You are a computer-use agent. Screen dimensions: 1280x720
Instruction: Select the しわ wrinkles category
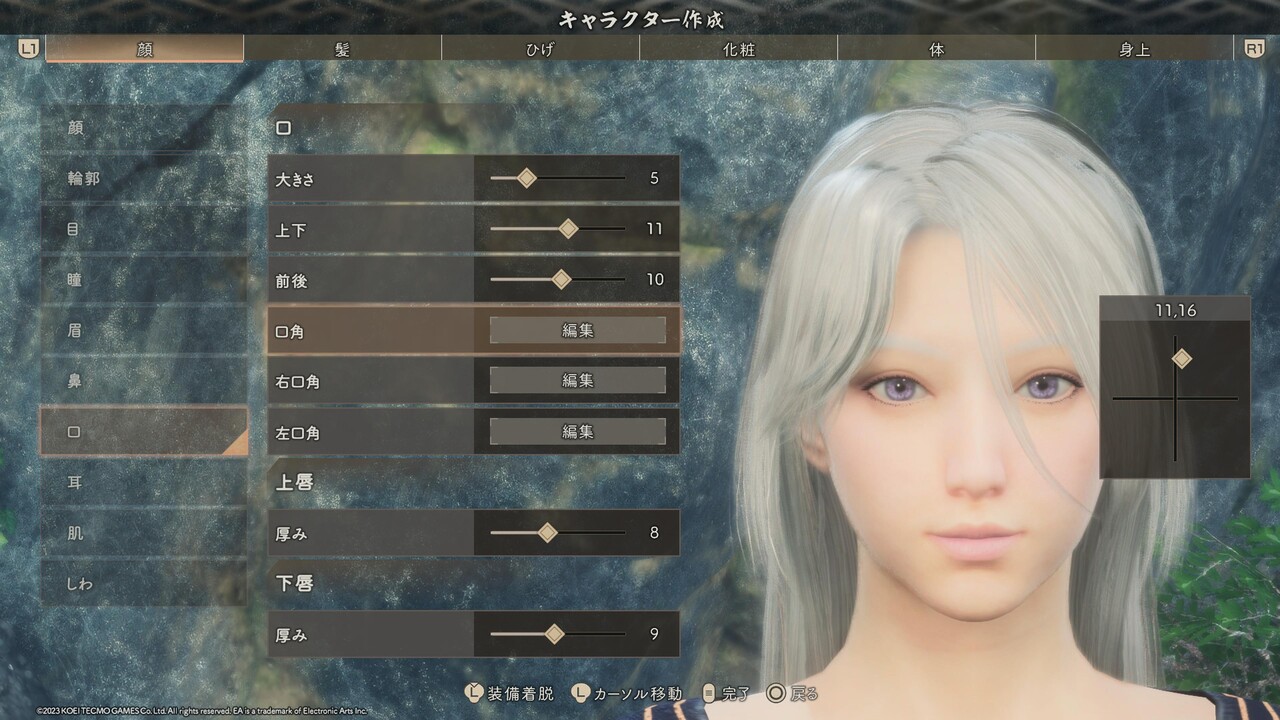(143, 583)
